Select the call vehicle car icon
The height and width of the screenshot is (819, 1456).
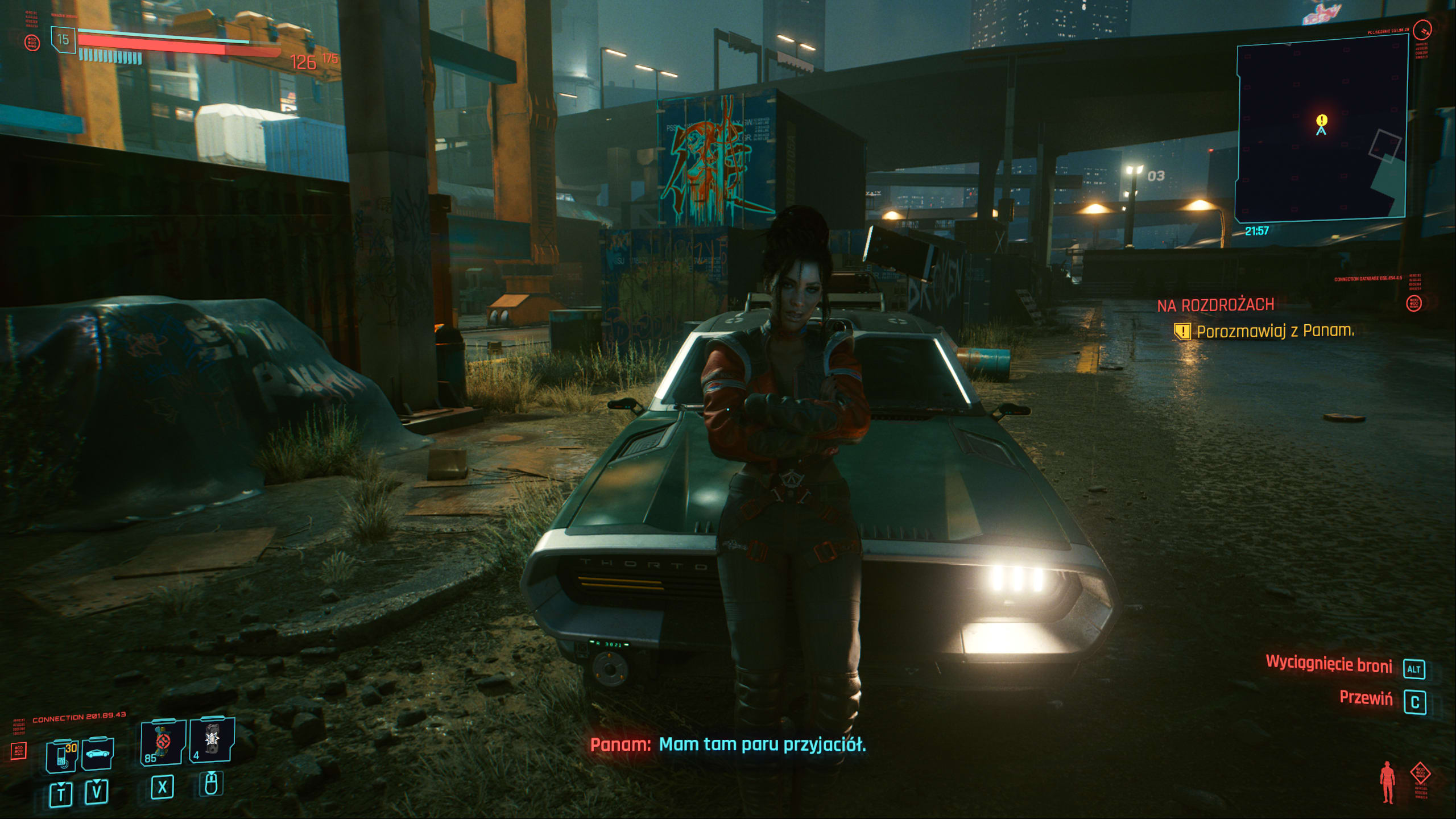(x=98, y=754)
